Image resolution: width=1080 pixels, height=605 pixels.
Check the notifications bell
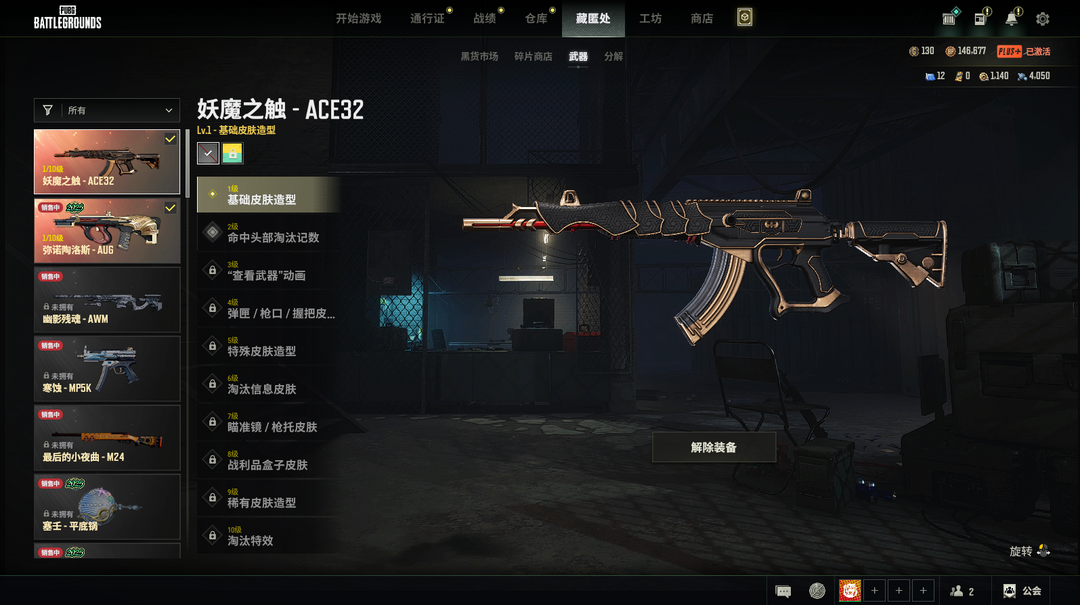tap(1012, 18)
